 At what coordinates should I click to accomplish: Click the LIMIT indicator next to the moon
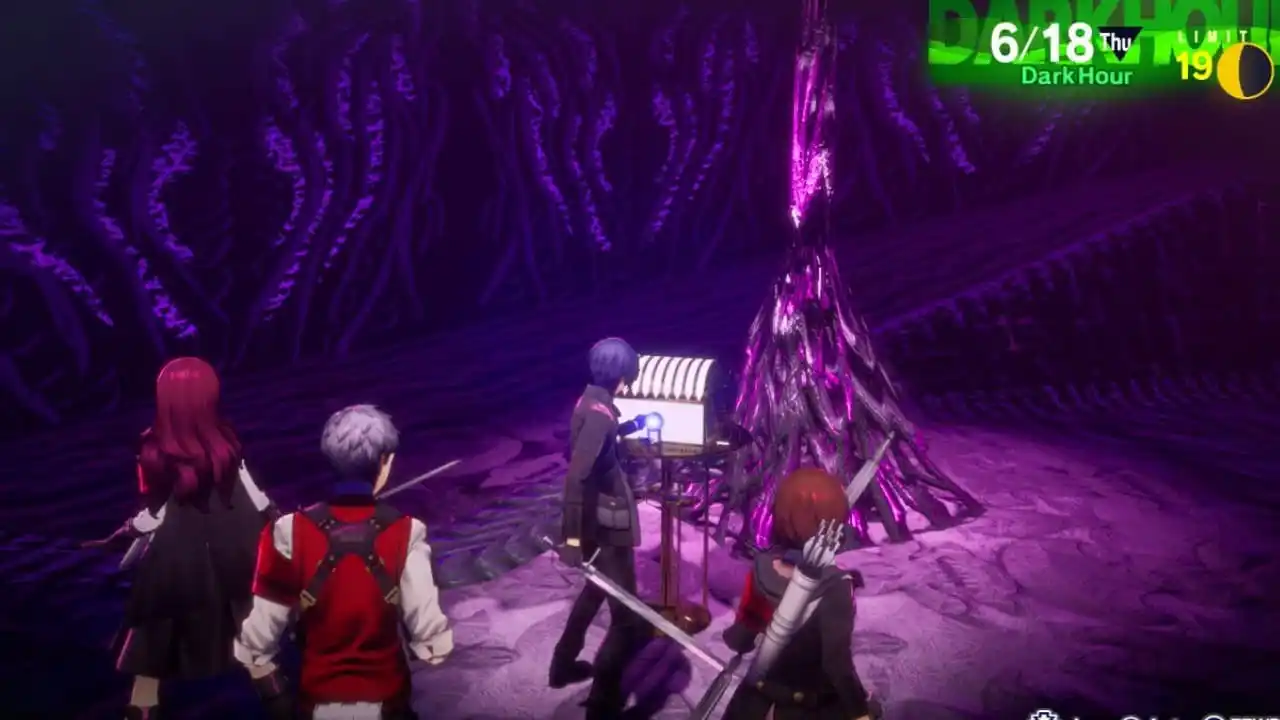(x=1215, y=35)
